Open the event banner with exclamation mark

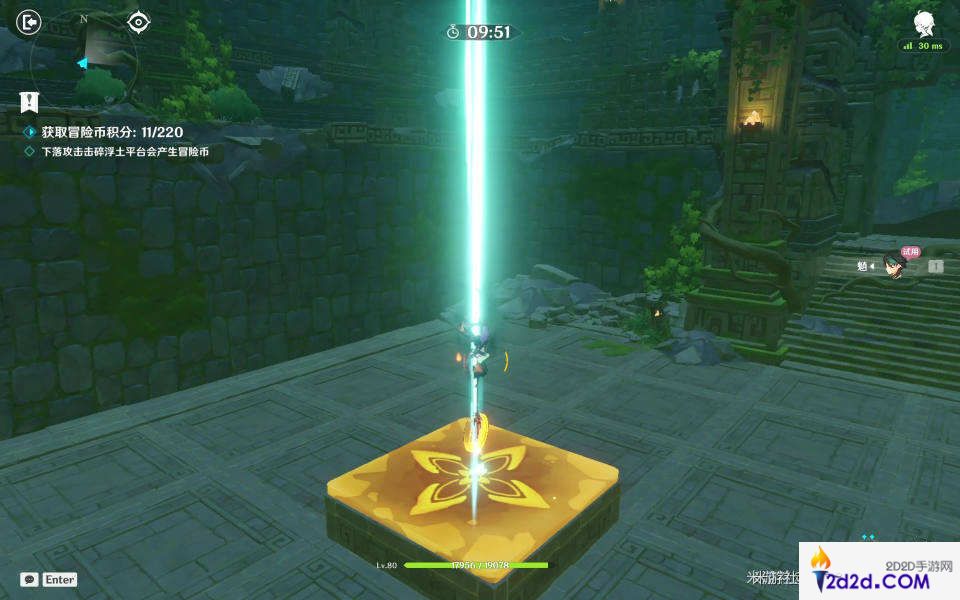(x=30, y=101)
